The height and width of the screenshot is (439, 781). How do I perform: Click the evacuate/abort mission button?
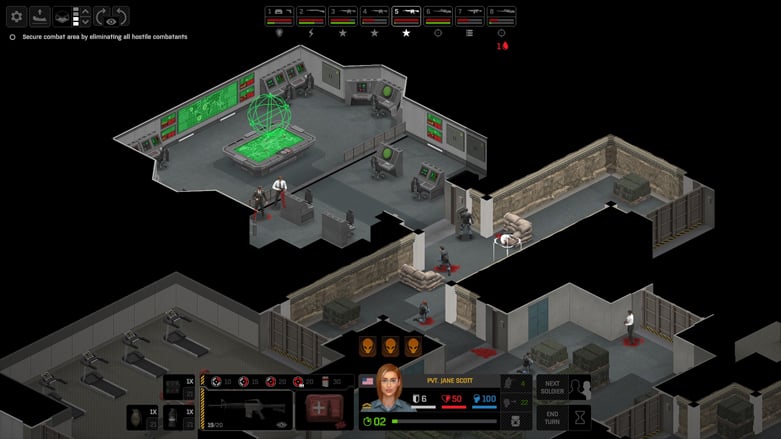click(40, 16)
